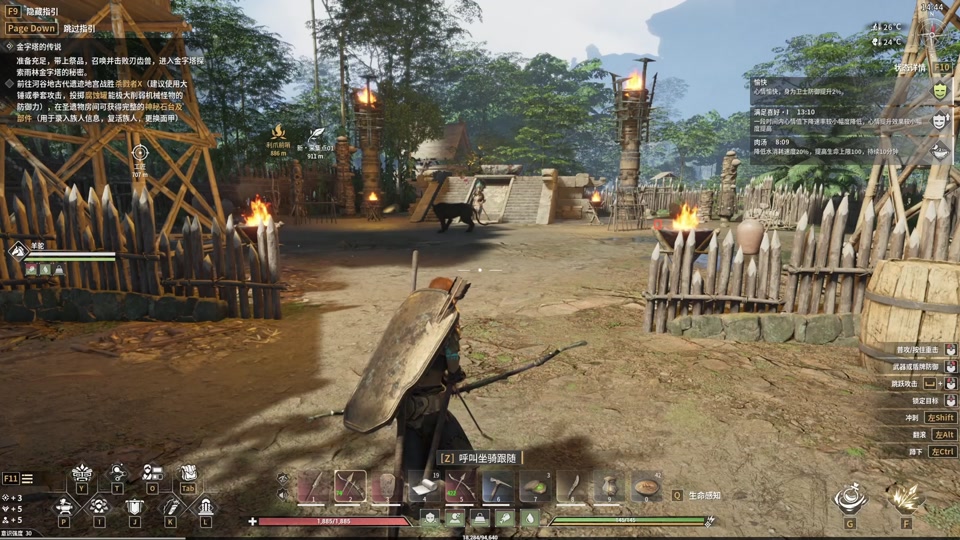Screen dimensions: 960x540
Task: Open the temple building menu icon (L)
Action: point(205,507)
